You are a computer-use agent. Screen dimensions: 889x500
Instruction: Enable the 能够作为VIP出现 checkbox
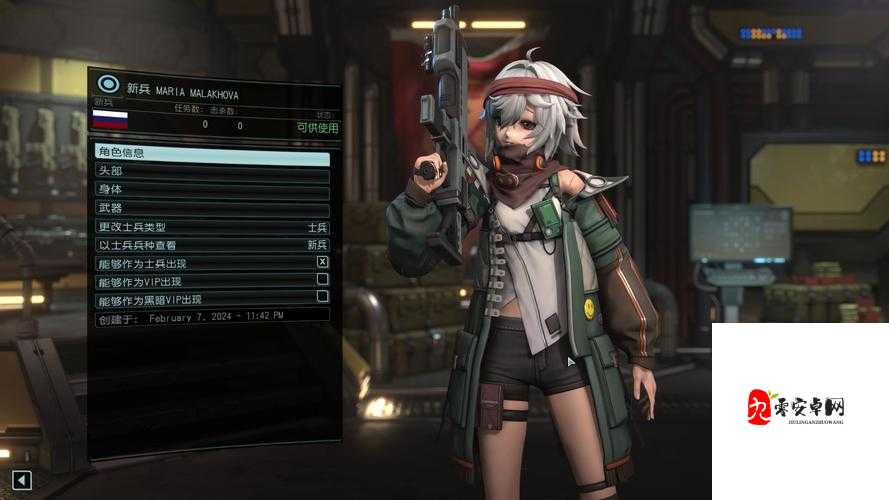[x=322, y=280]
